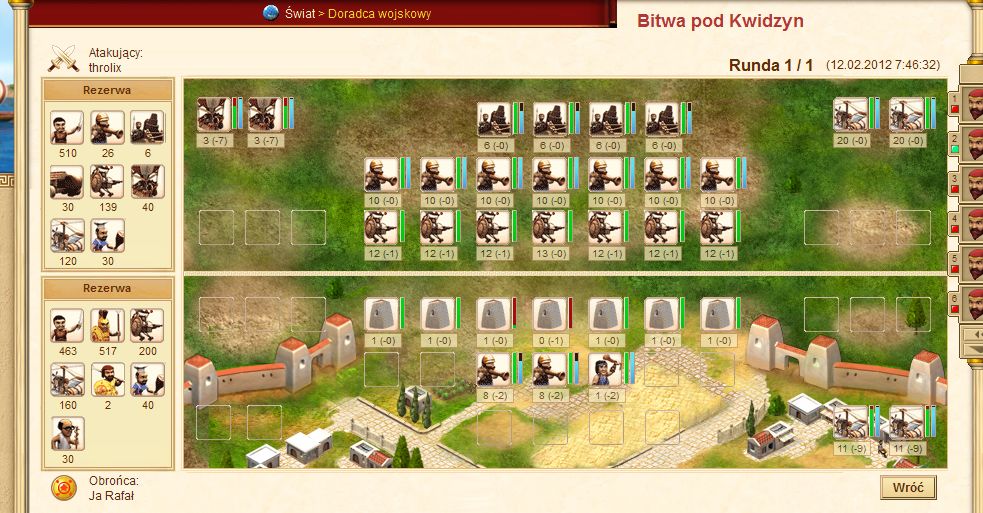Pick attacker reserve unit with 139 troops
This screenshot has height=513, width=983.
107,181
